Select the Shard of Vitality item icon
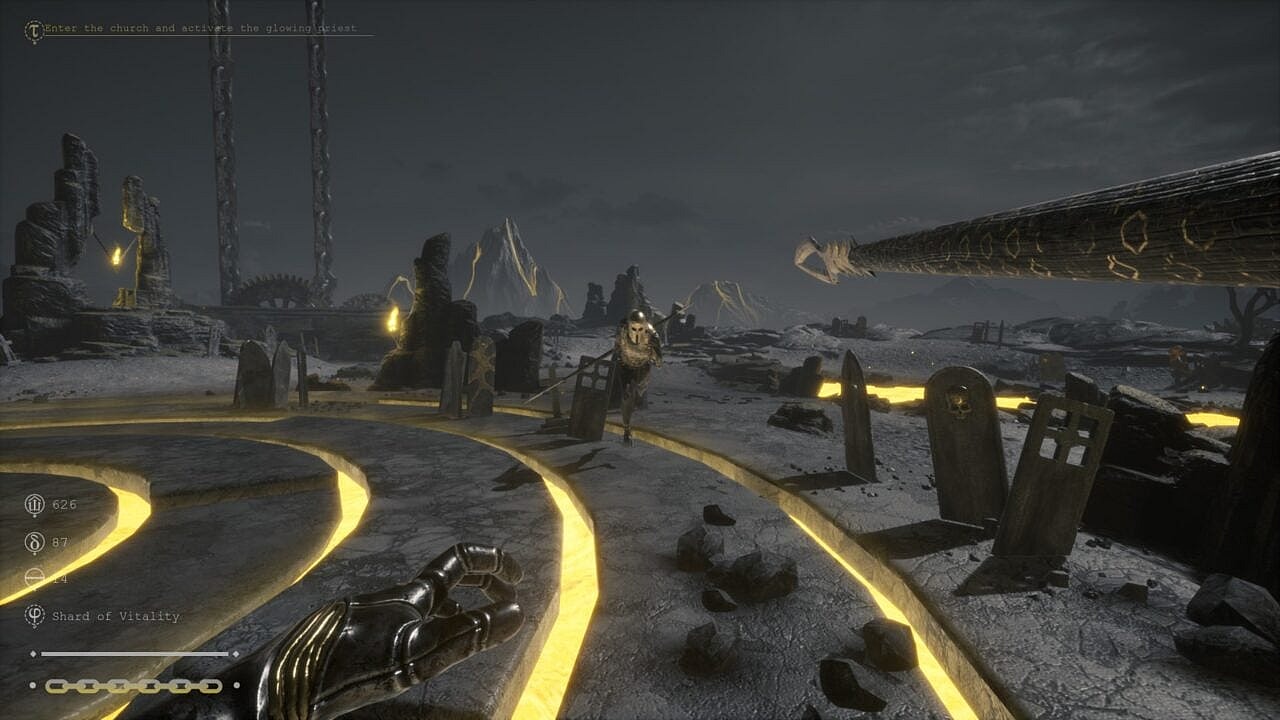 click(35, 615)
